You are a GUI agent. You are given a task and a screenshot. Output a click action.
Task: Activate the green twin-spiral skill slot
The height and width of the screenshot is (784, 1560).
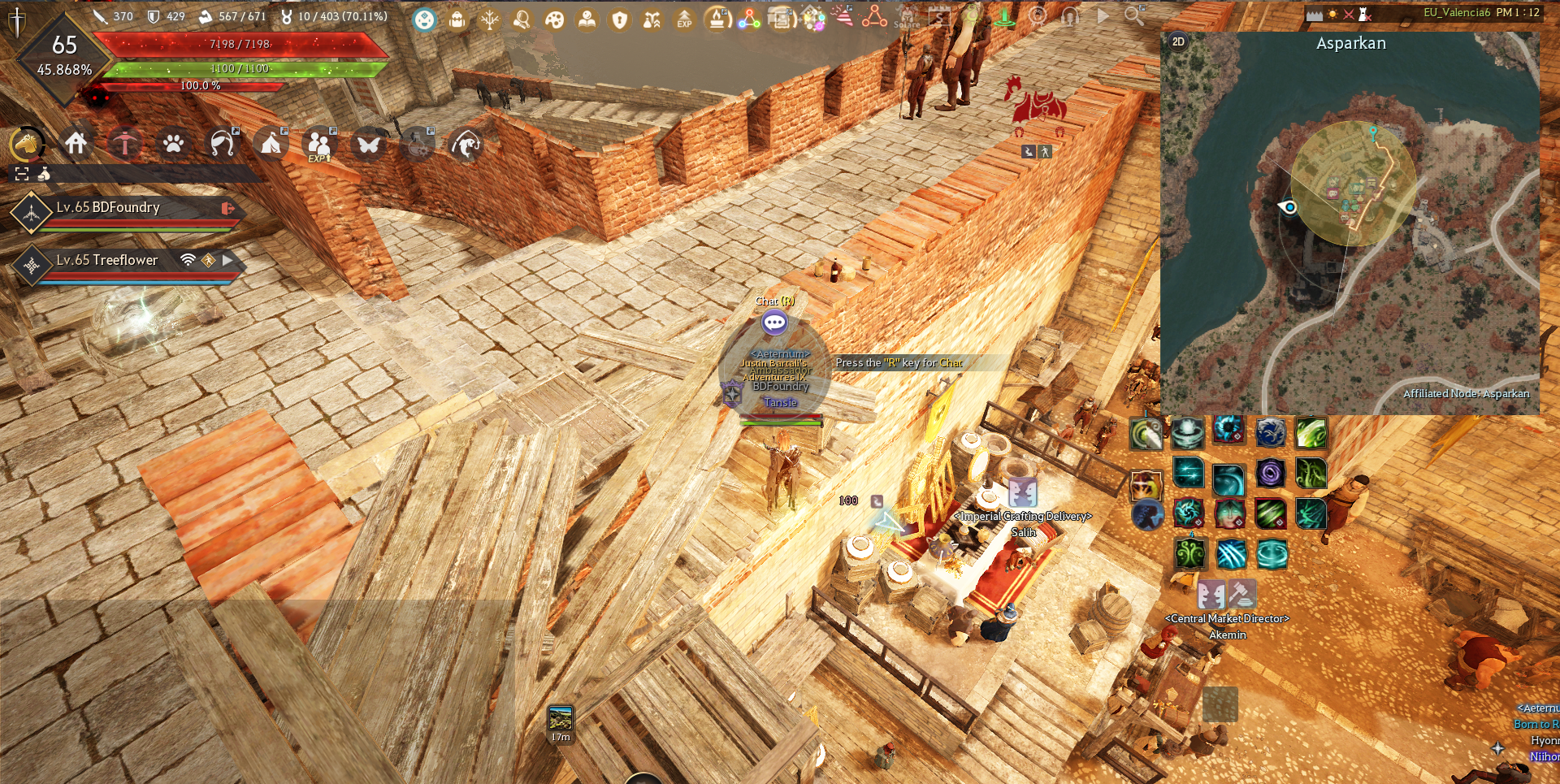pyautogui.click(x=1190, y=555)
